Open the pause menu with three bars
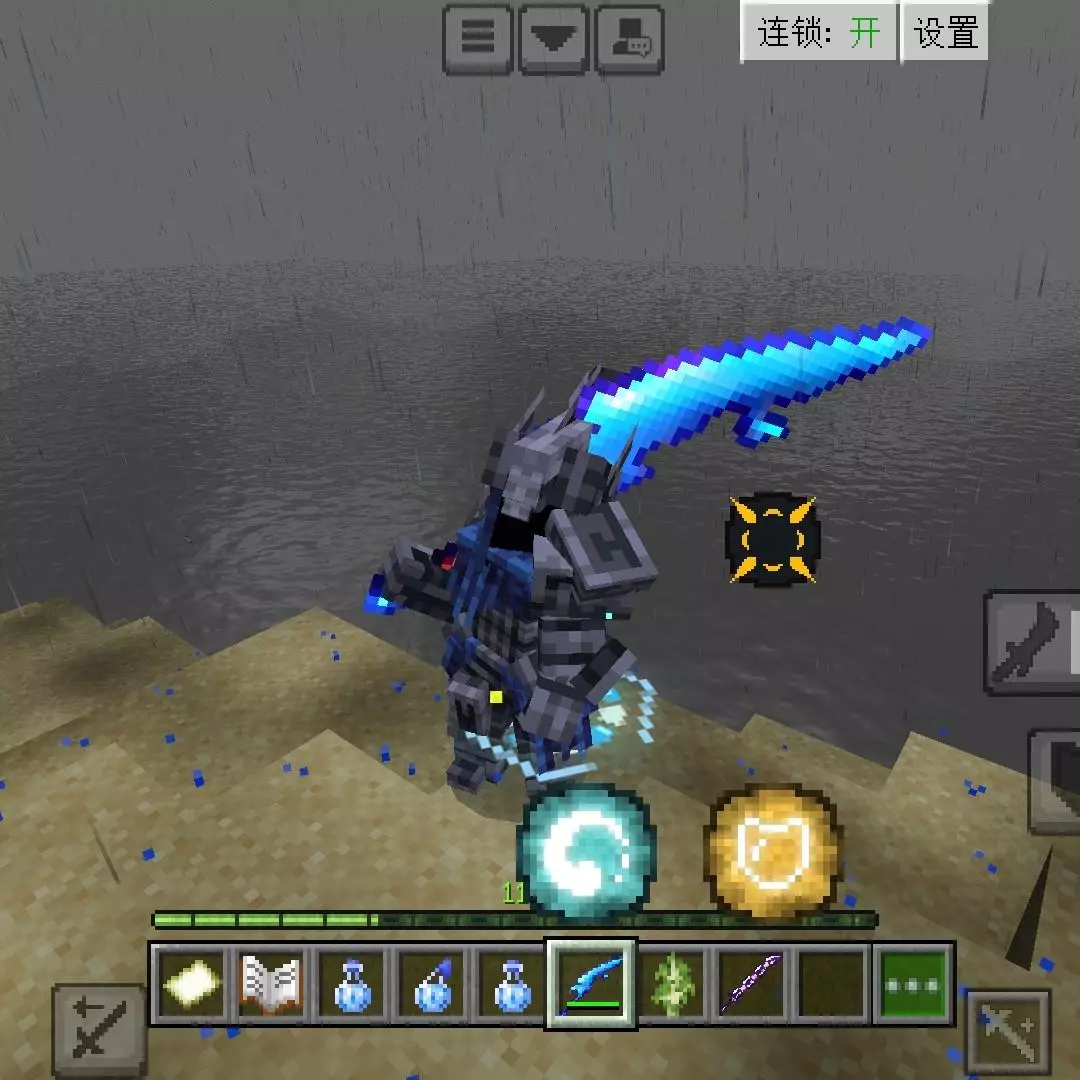1080x1080 pixels. coord(477,38)
